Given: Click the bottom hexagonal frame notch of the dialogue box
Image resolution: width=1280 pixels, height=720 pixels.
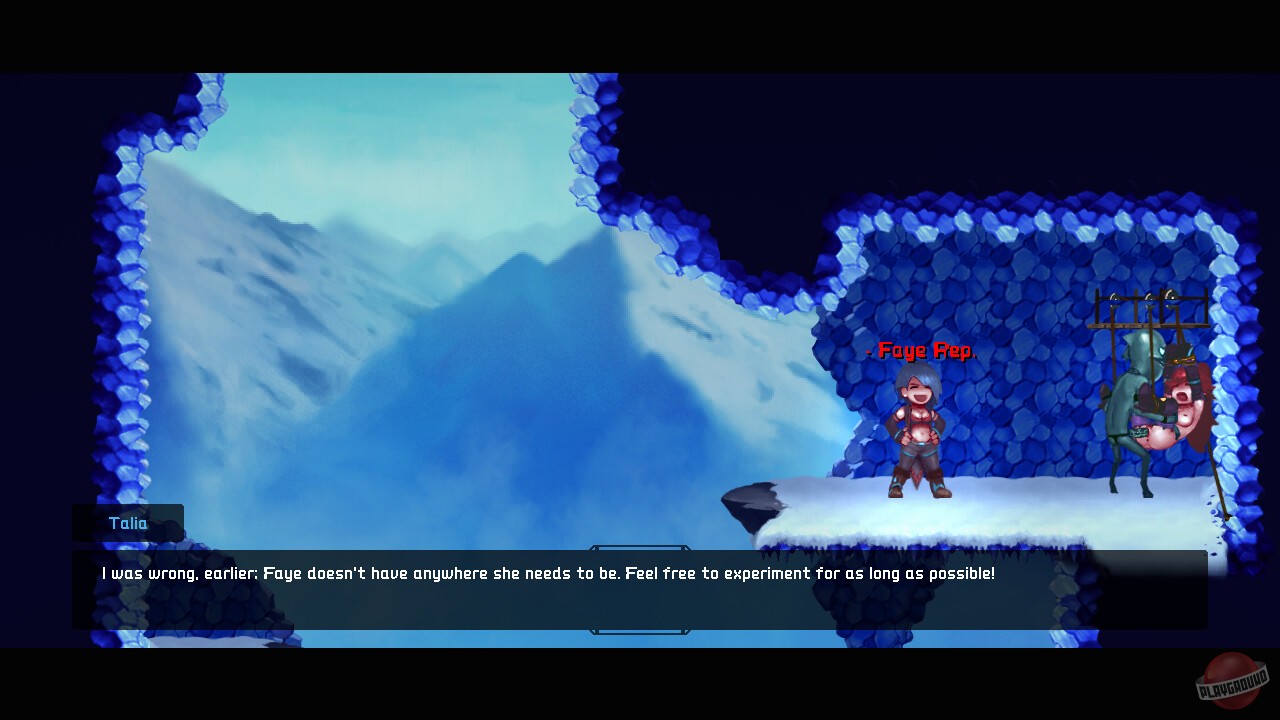Looking at the screenshot, I should coord(640,631).
